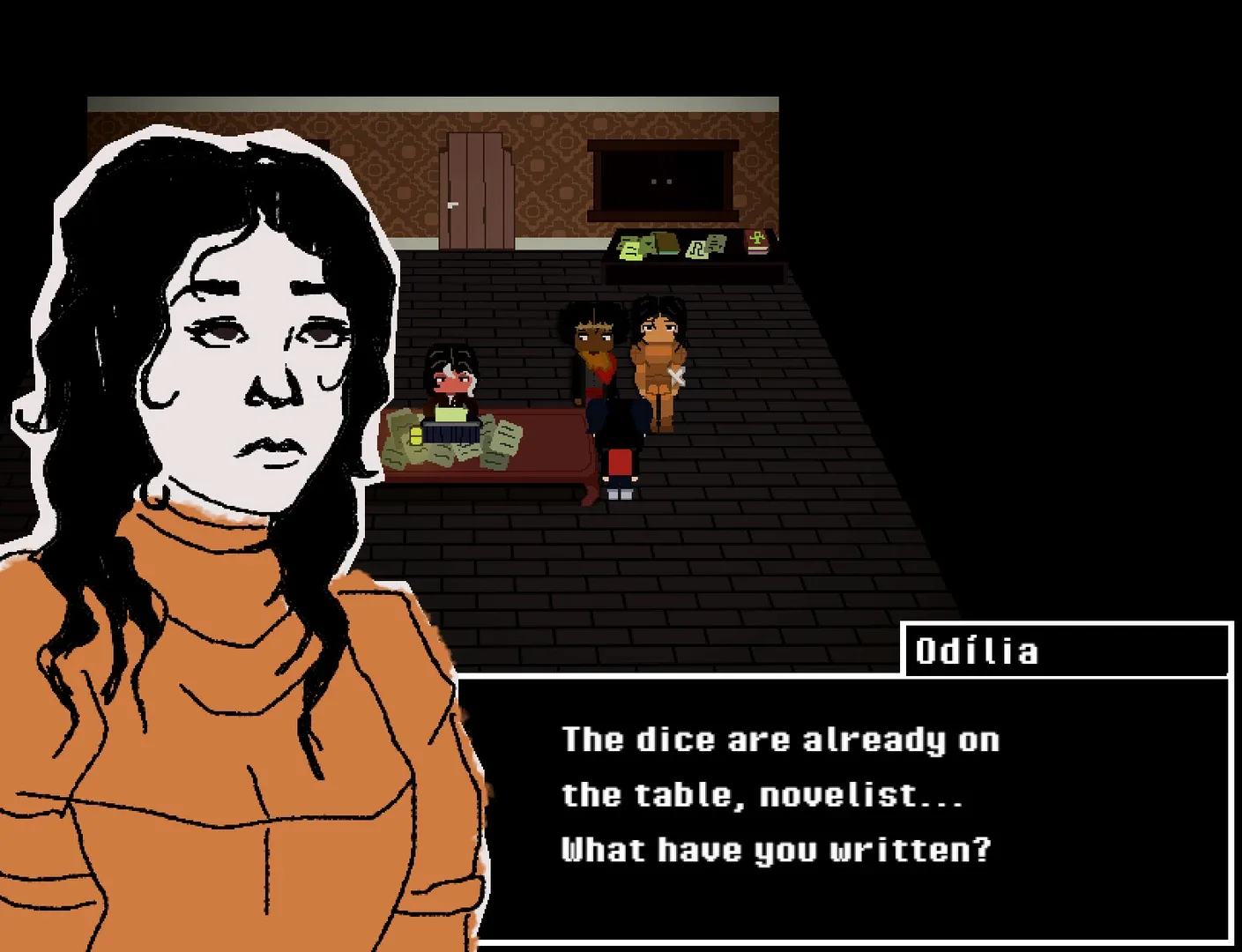This screenshot has height=952, width=1242.
Task: Click the word 'novelist' in the dialogue text
Action: 859,795
